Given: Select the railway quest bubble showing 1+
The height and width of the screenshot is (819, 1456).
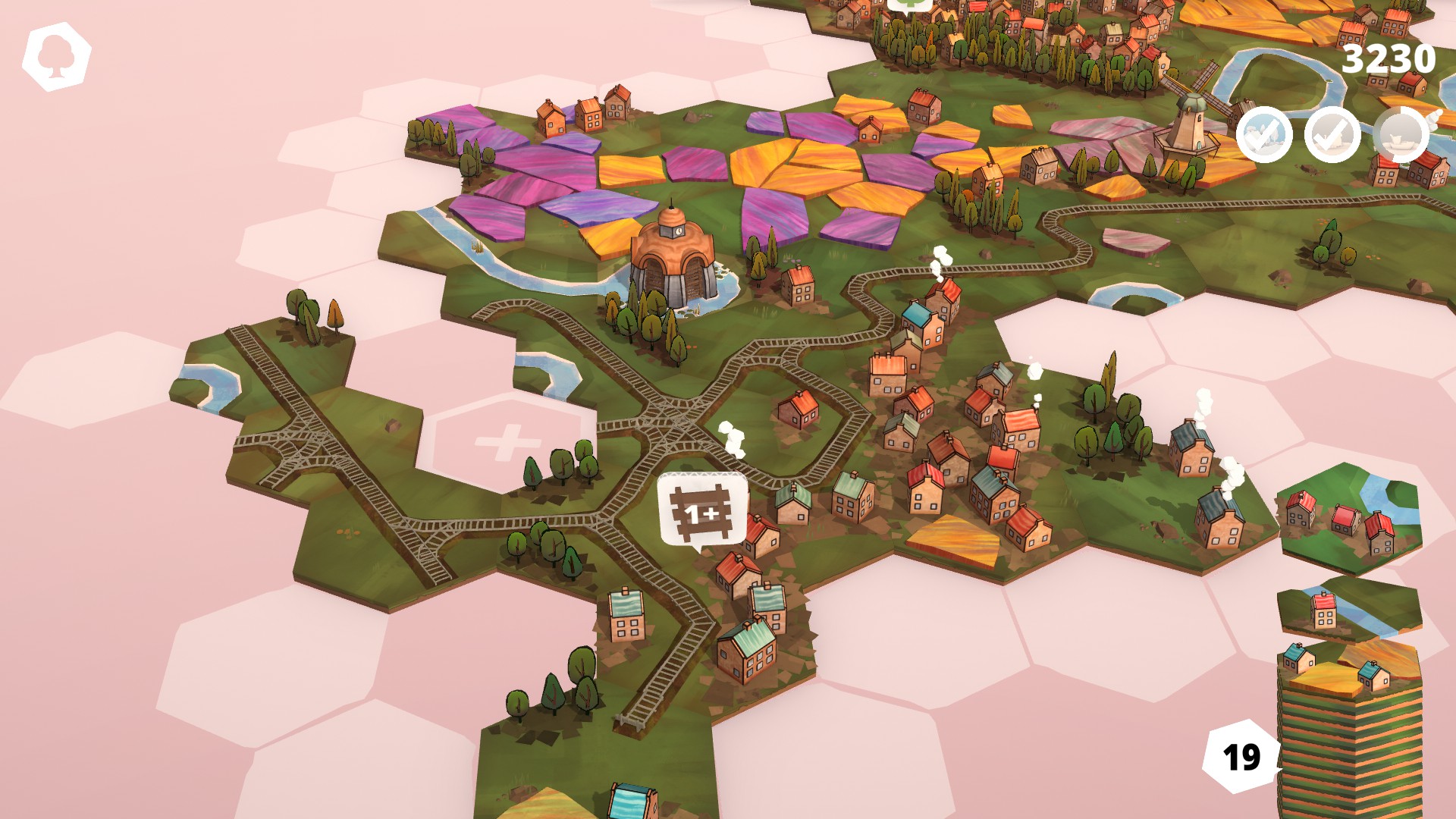Looking at the screenshot, I should 702,510.
